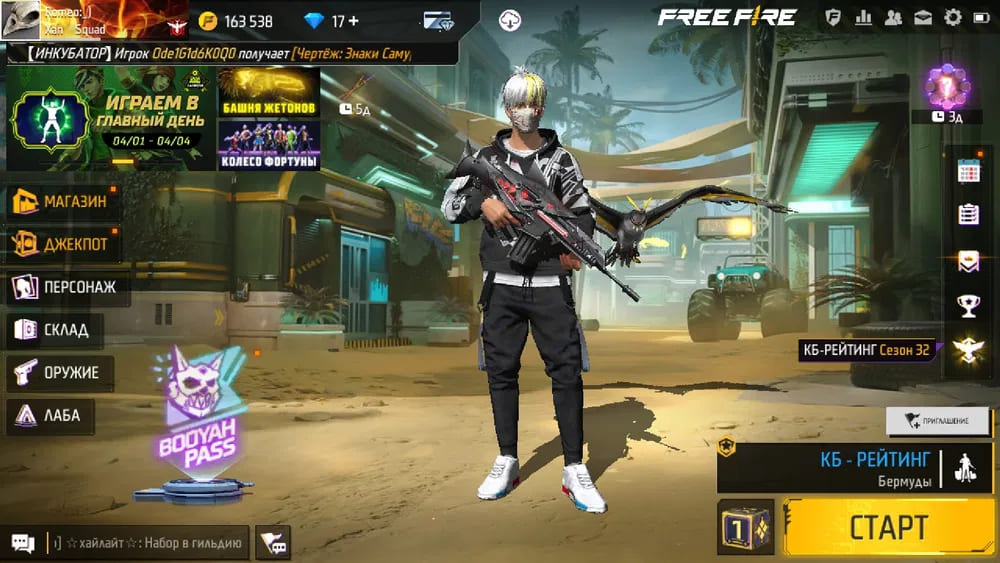The height and width of the screenshot is (563, 1000).
Task: Open the calendar events icon
Action: tap(968, 171)
